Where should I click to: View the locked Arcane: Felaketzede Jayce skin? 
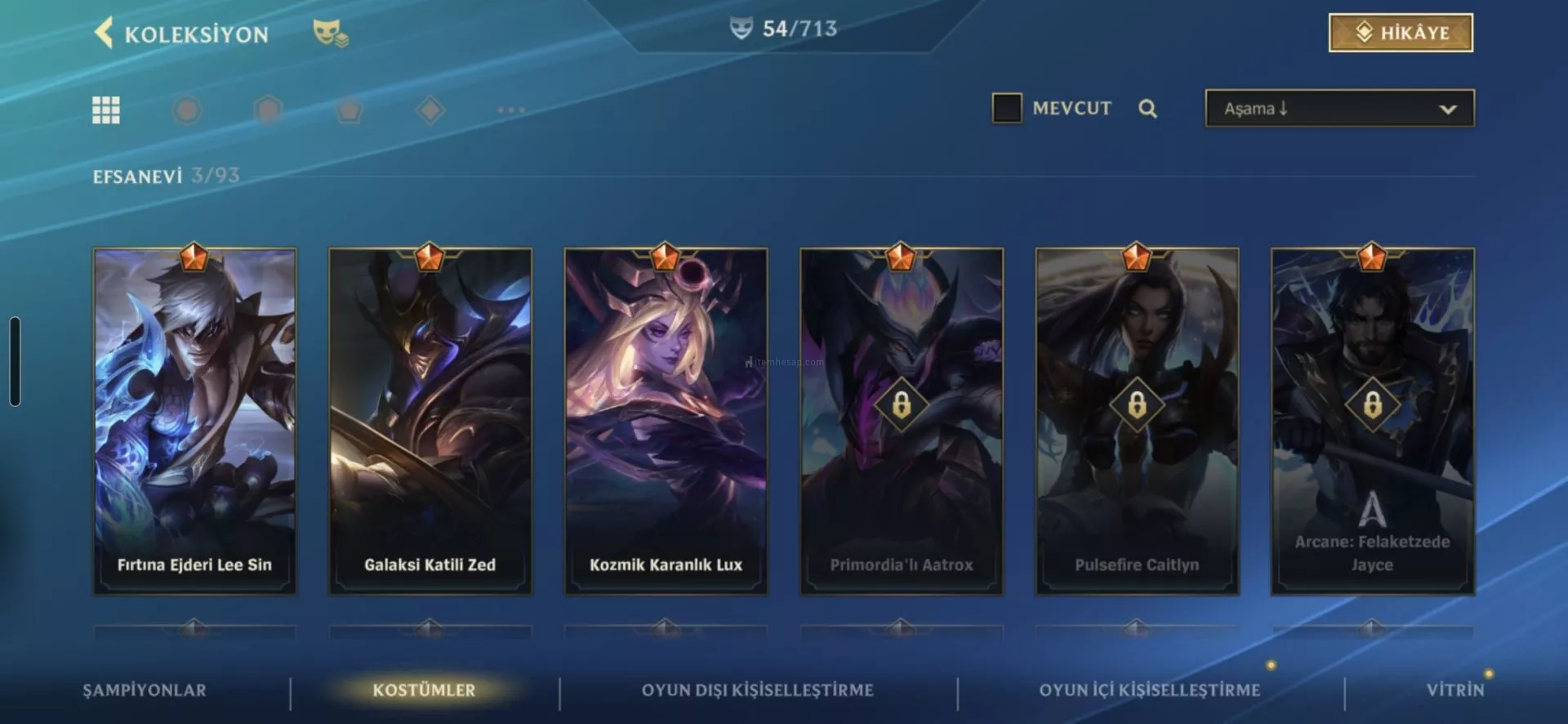click(1372, 421)
